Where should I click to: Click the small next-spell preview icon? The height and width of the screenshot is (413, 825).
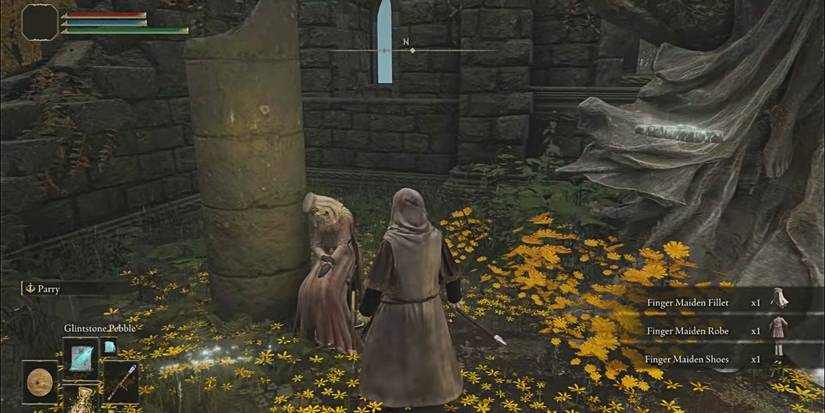click(x=109, y=346)
